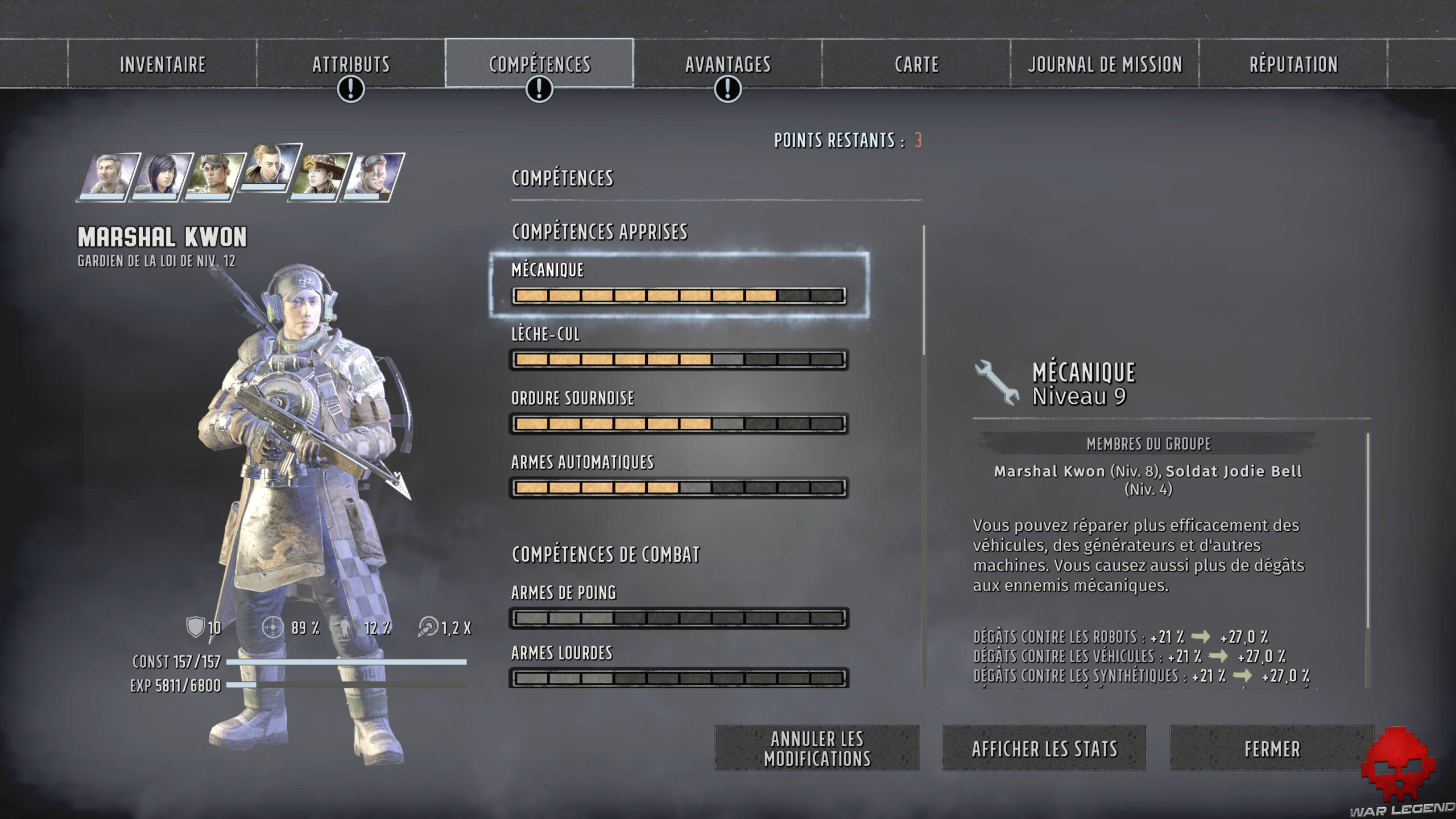The height and width of the screenshot is (819, 1456).
Task: Cancel changes with Annuler les Modifications
Action: coord(817,748)
